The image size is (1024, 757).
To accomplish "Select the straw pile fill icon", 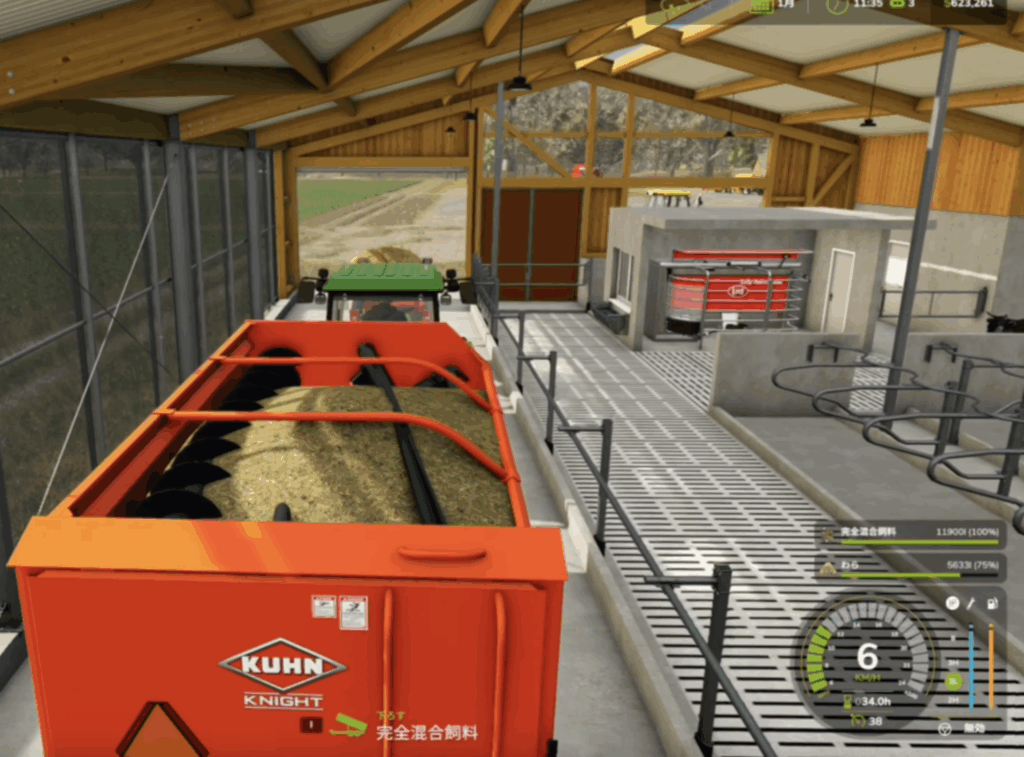I will (x=828, y=569).
